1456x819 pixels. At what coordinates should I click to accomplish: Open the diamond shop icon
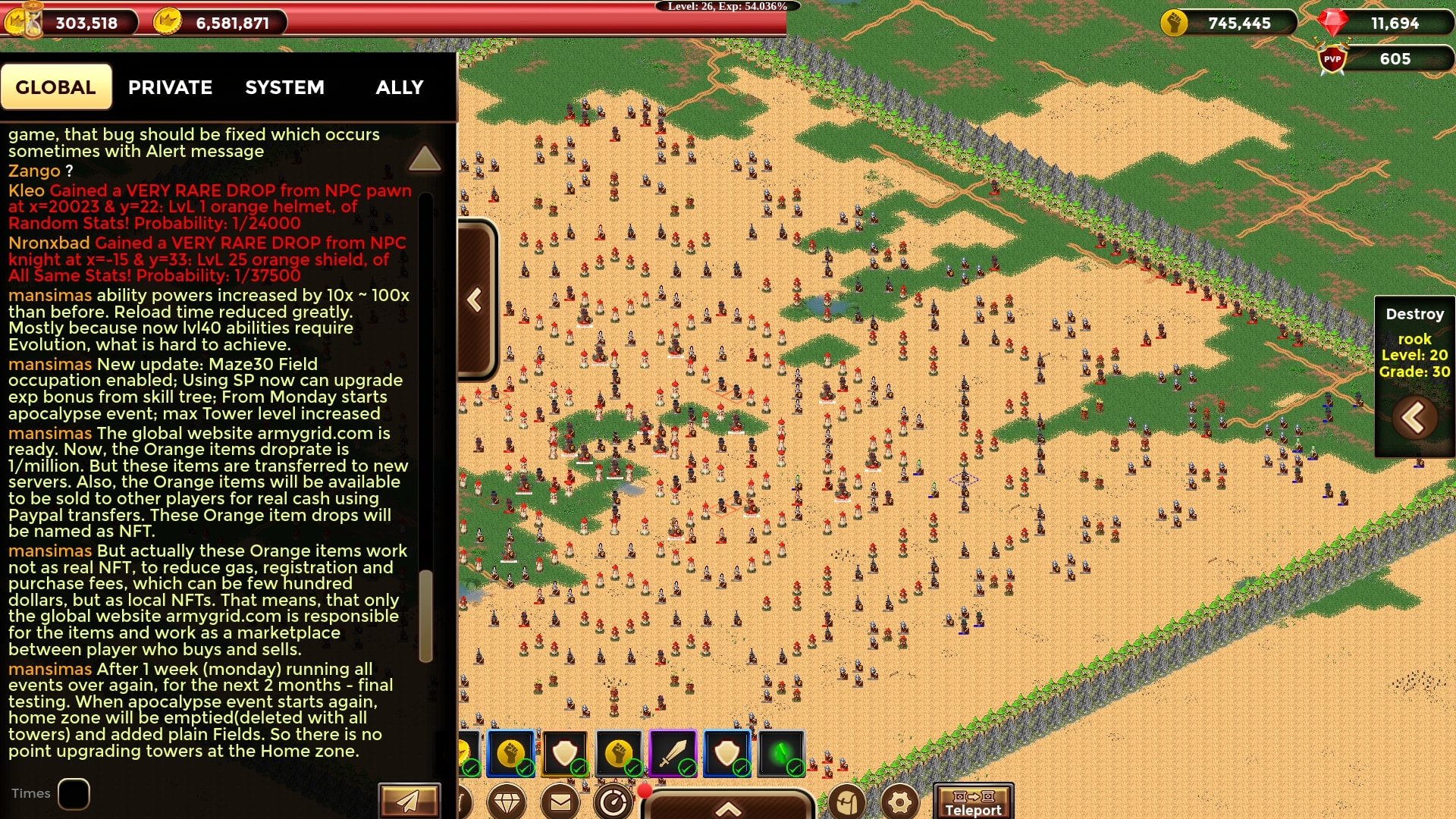click(507, 802)
